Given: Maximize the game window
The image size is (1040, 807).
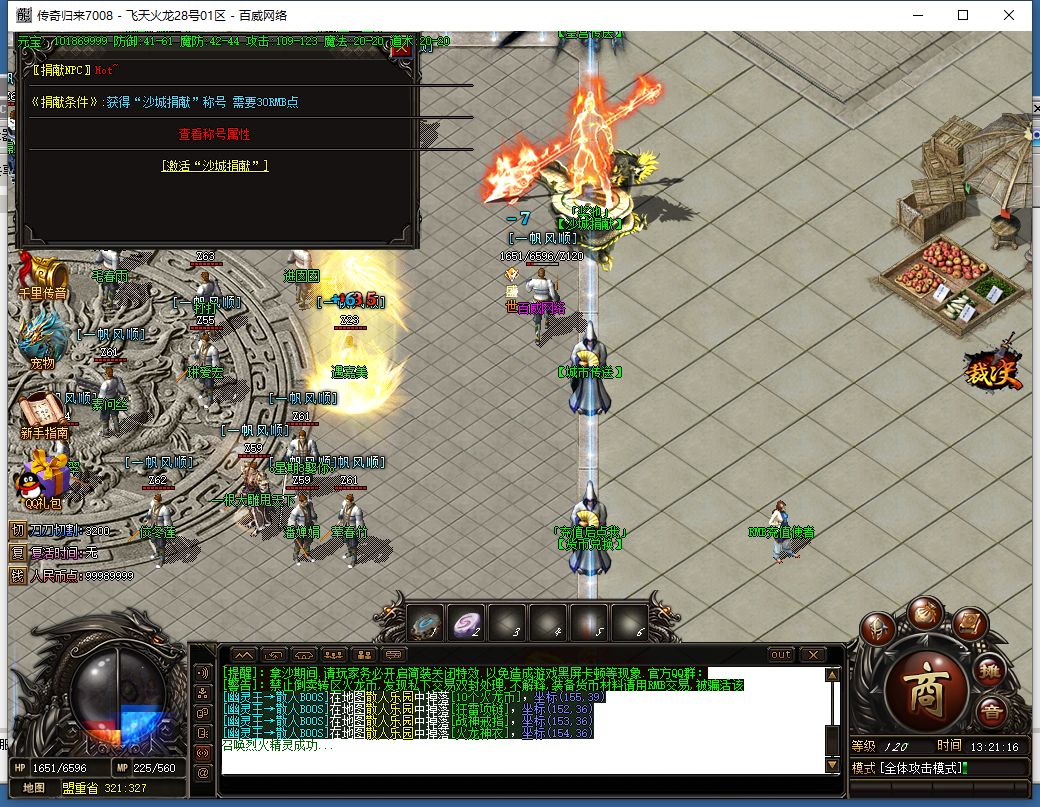Looking at the screenshot, I should [962, 15].
